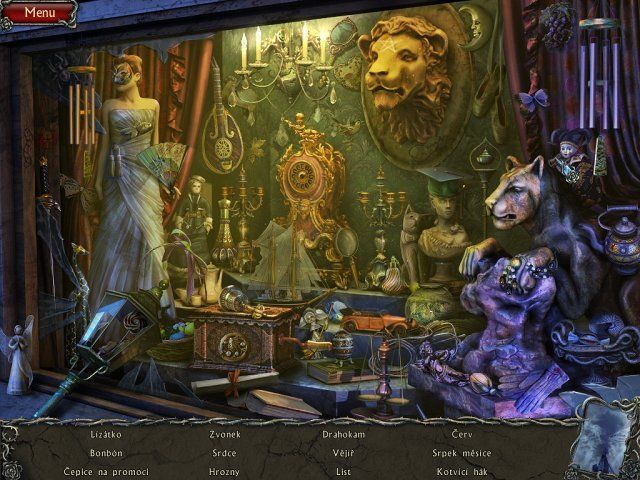Screen dimensions: 640x480
Task: Choose Drahokam in the object list
Action: (343, 435)
